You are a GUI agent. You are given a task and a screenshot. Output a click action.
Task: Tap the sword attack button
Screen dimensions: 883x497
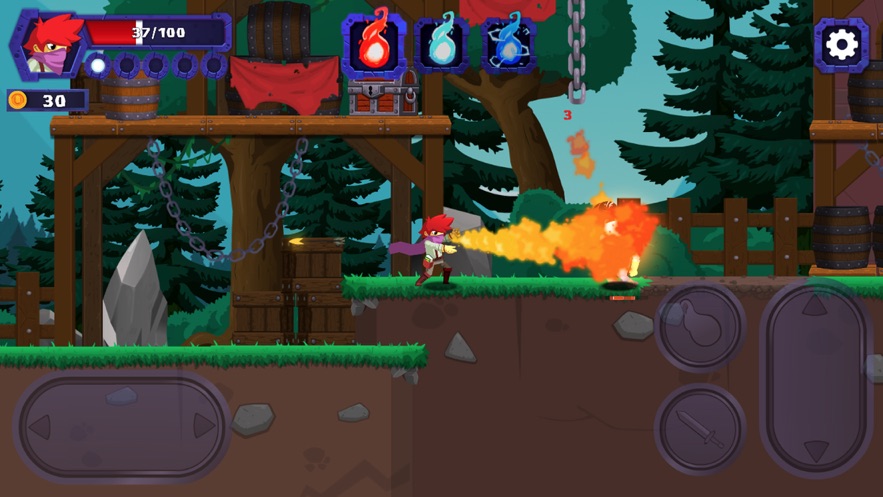[700, 428]
